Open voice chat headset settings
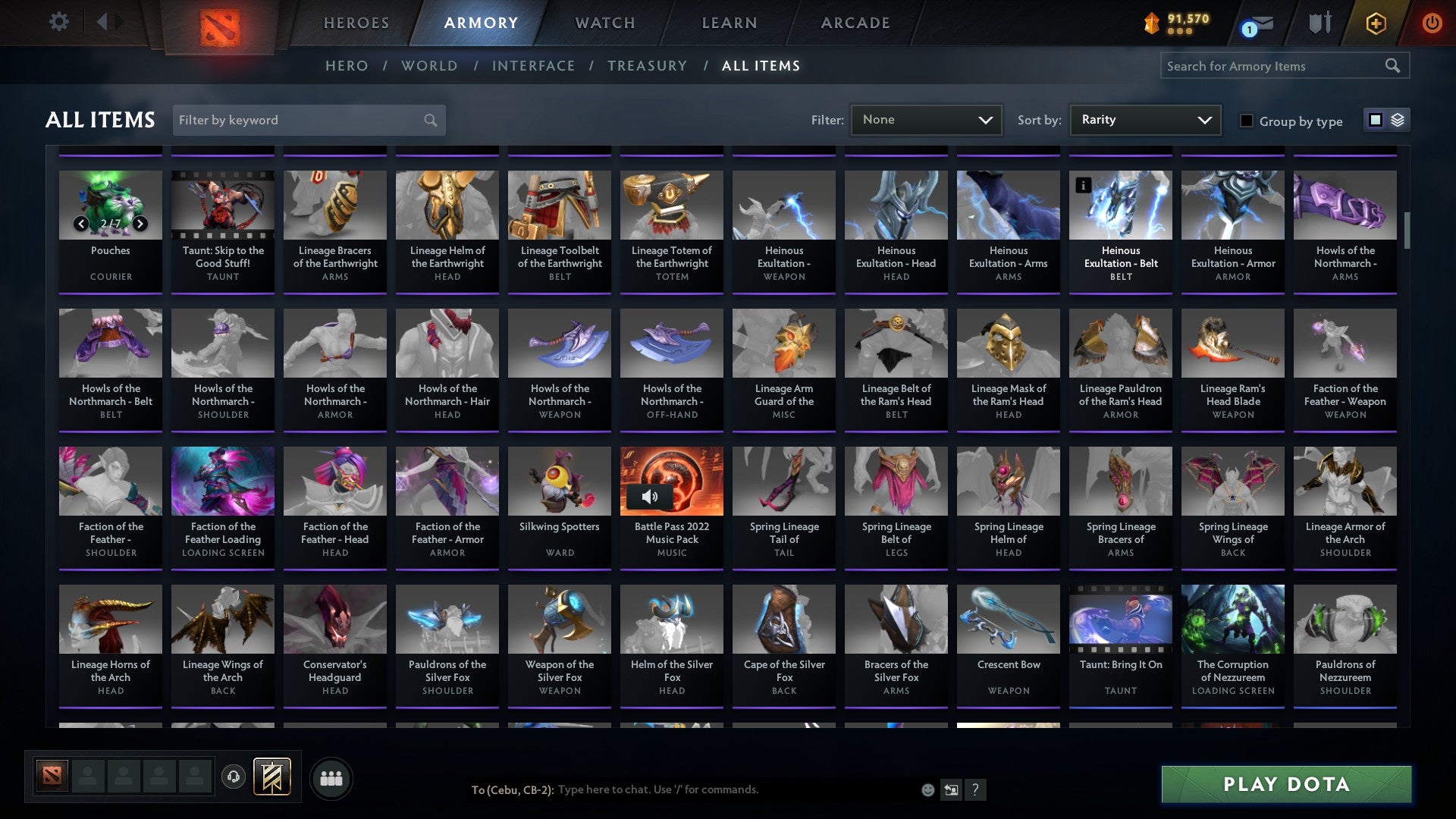 [234, 777]
